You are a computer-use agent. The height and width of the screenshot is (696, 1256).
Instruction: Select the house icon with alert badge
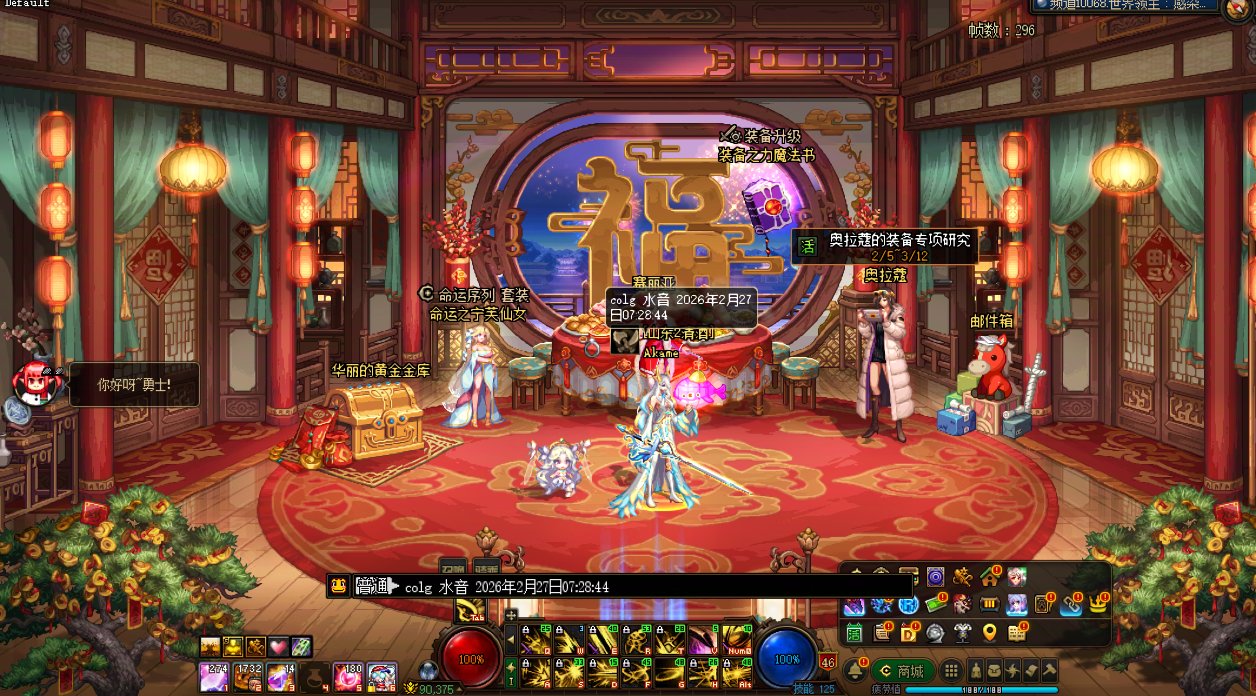(x=990, y=577)
